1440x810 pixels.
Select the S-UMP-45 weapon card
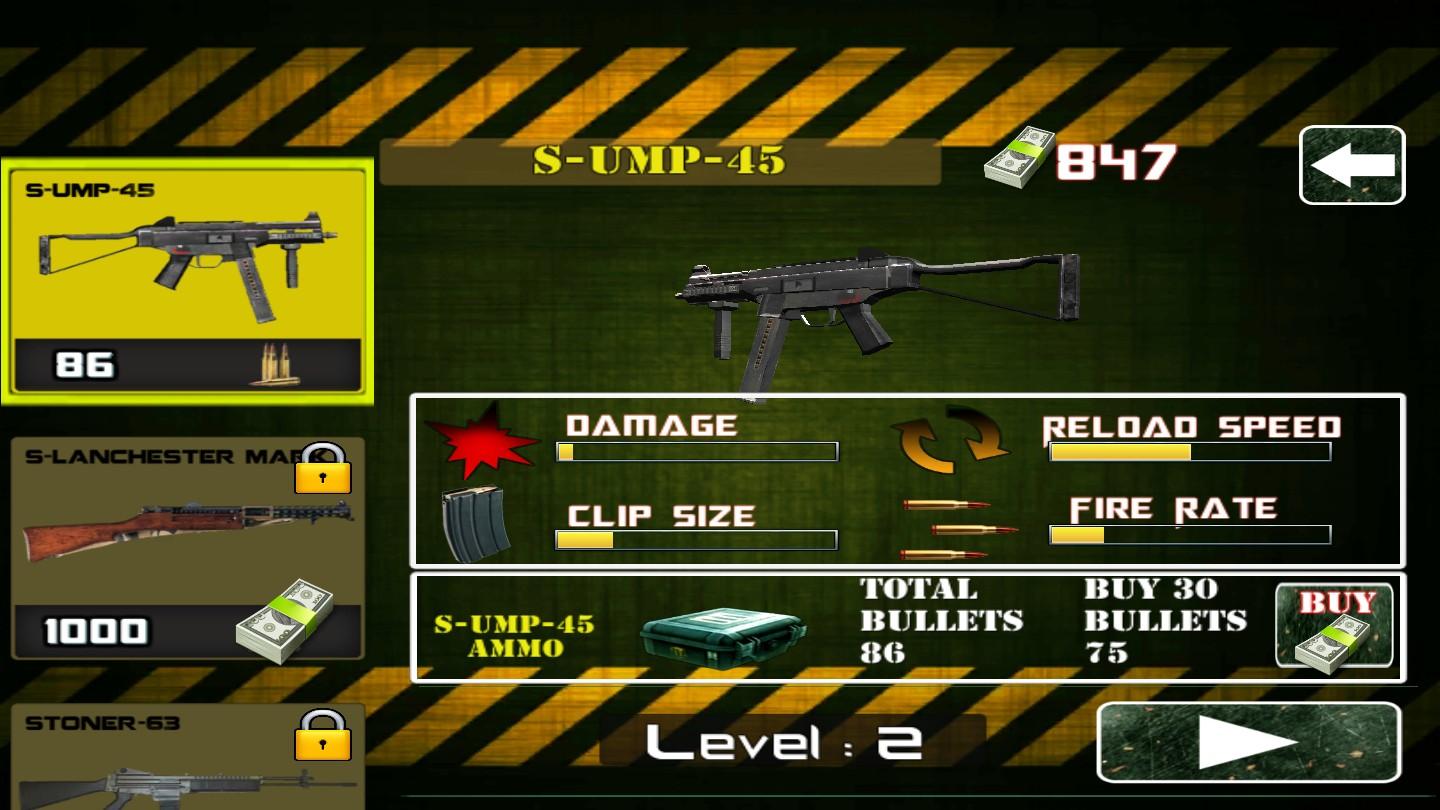(x=188, y=282)
